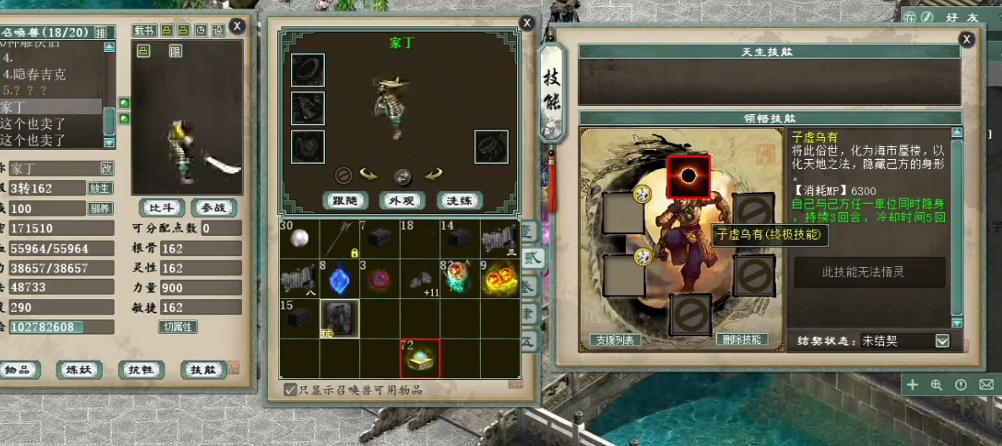The image size is (1002, 446).
Task: Close the pet equipment and inventory window
Action: [527, 22]
